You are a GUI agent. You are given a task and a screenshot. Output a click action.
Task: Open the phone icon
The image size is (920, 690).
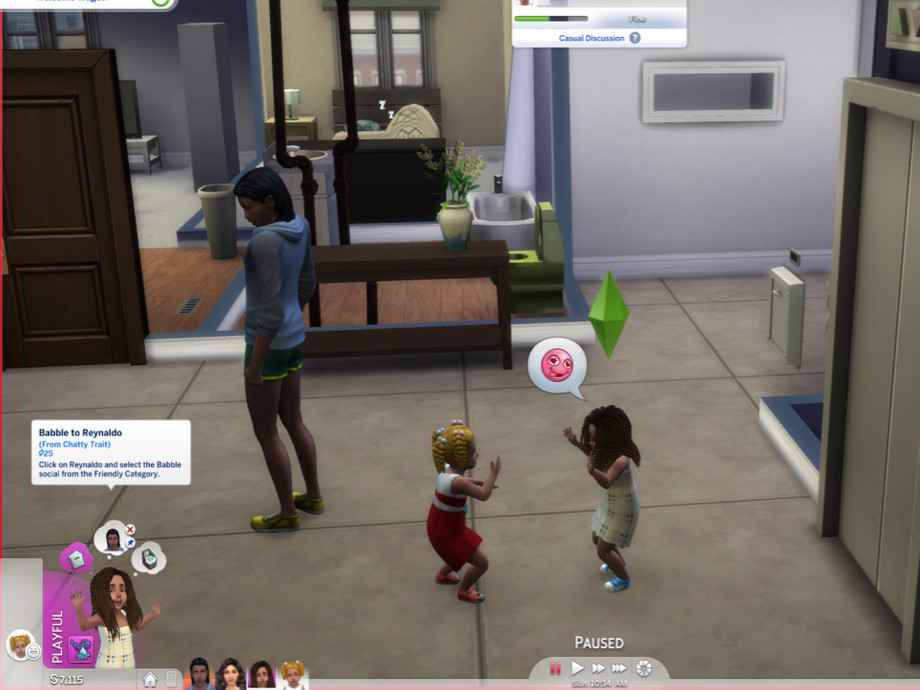[171, 680]
